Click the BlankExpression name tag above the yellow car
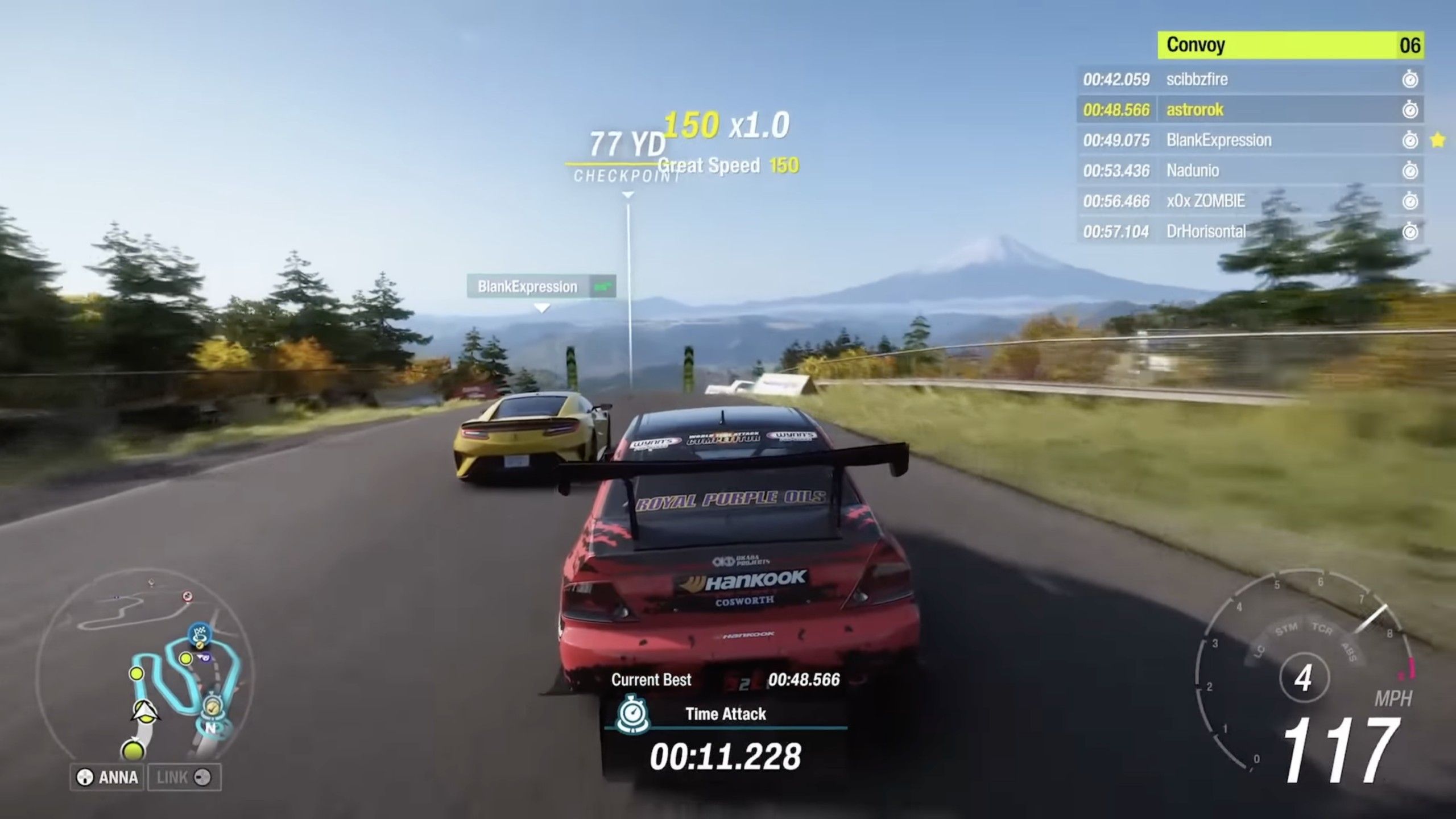 pos(540,286)
